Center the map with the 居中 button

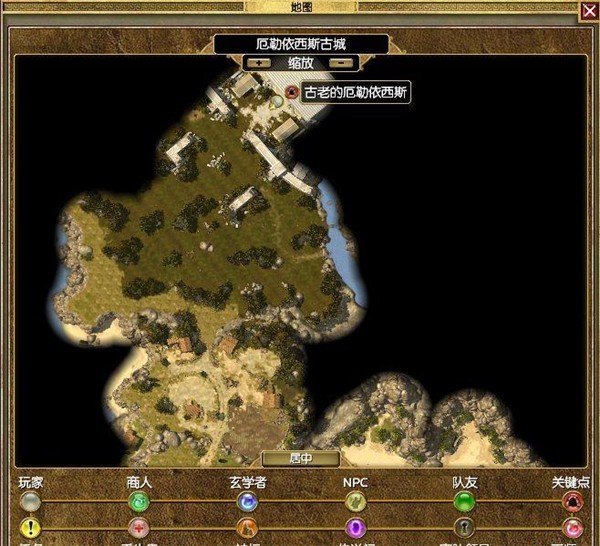pos(301,458)
